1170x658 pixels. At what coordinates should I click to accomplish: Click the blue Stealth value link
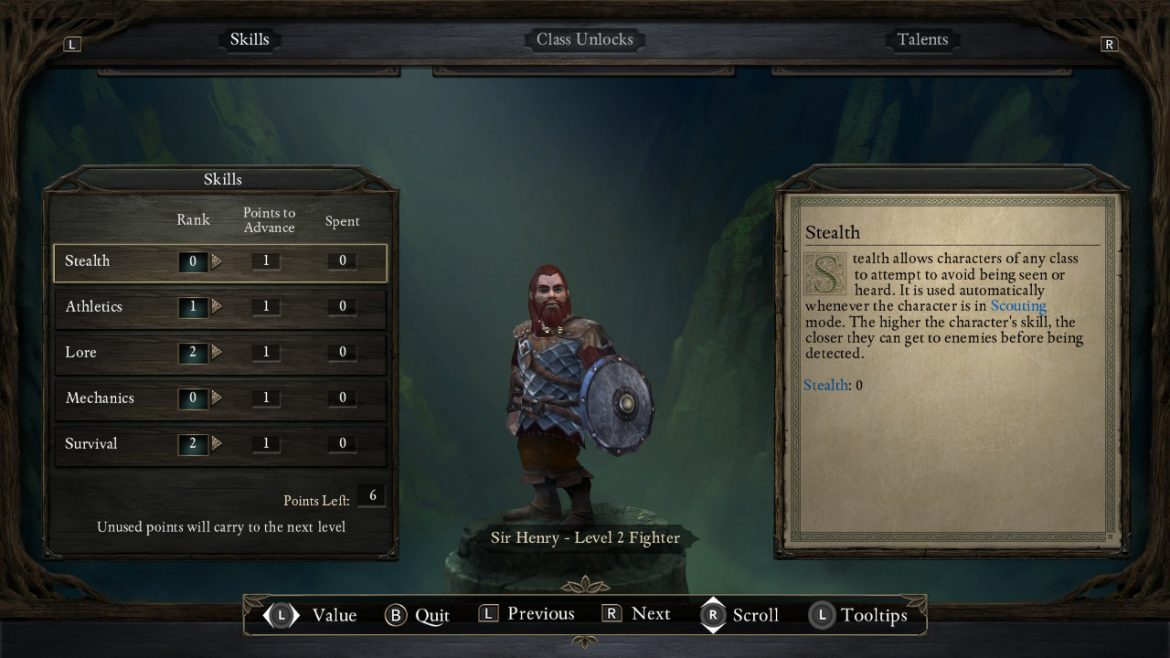coord(825,385)
